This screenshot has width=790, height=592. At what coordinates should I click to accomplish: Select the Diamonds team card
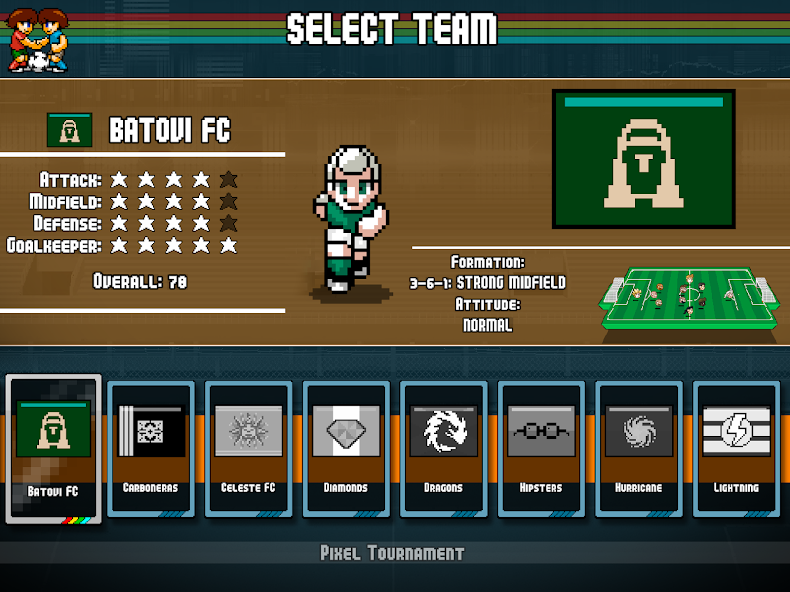[345, 448]
